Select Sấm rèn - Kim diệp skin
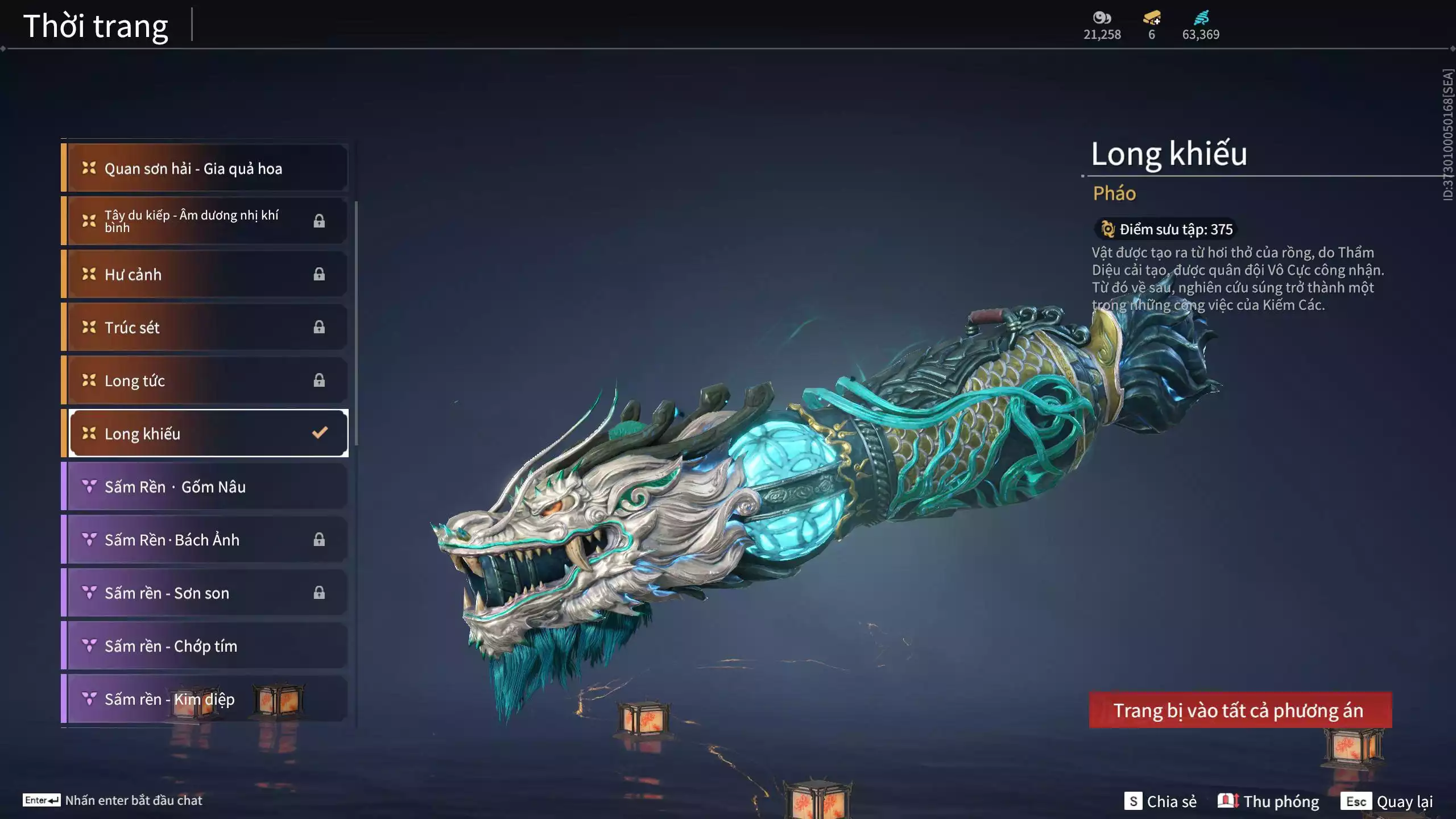The image size is (1456, 819). 205,698
